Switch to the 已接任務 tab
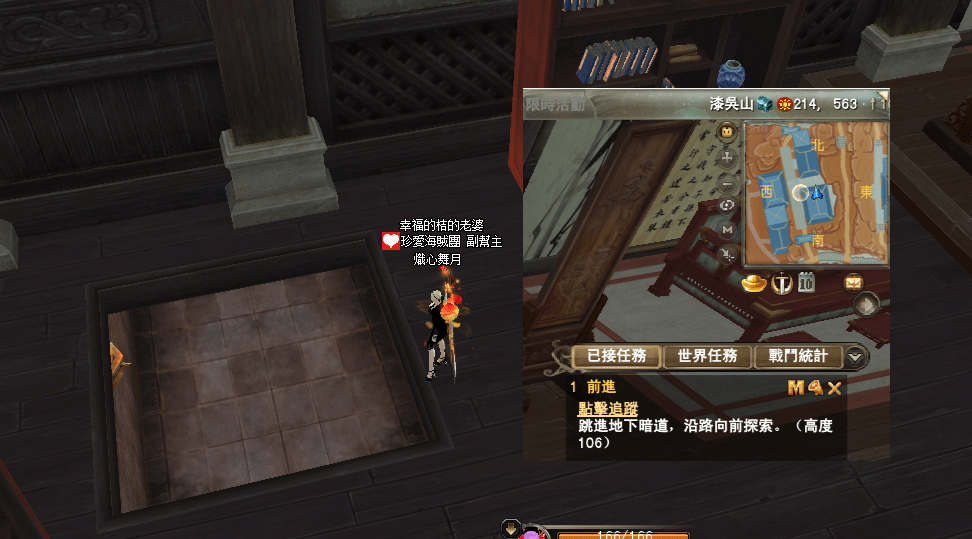 tap(616, 356)
